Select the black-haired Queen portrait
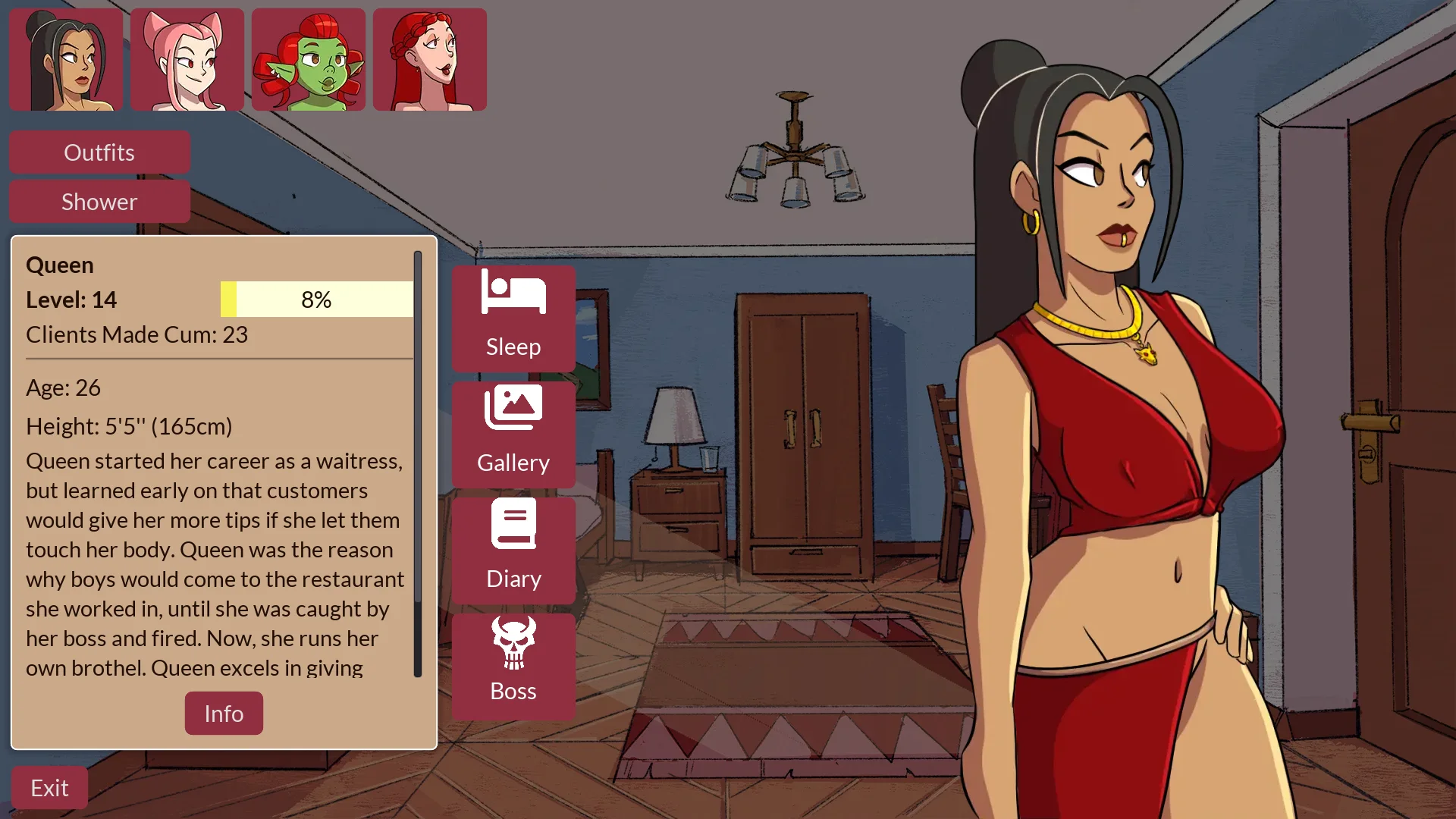Image resolution: width=1456 pixels, height=819 pixels. pos(66,60)
